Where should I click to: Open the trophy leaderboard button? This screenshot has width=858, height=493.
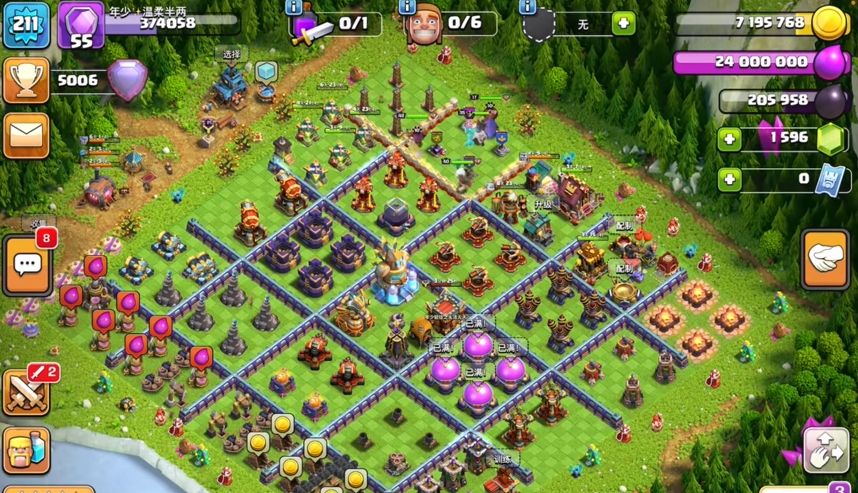point(27,80)
